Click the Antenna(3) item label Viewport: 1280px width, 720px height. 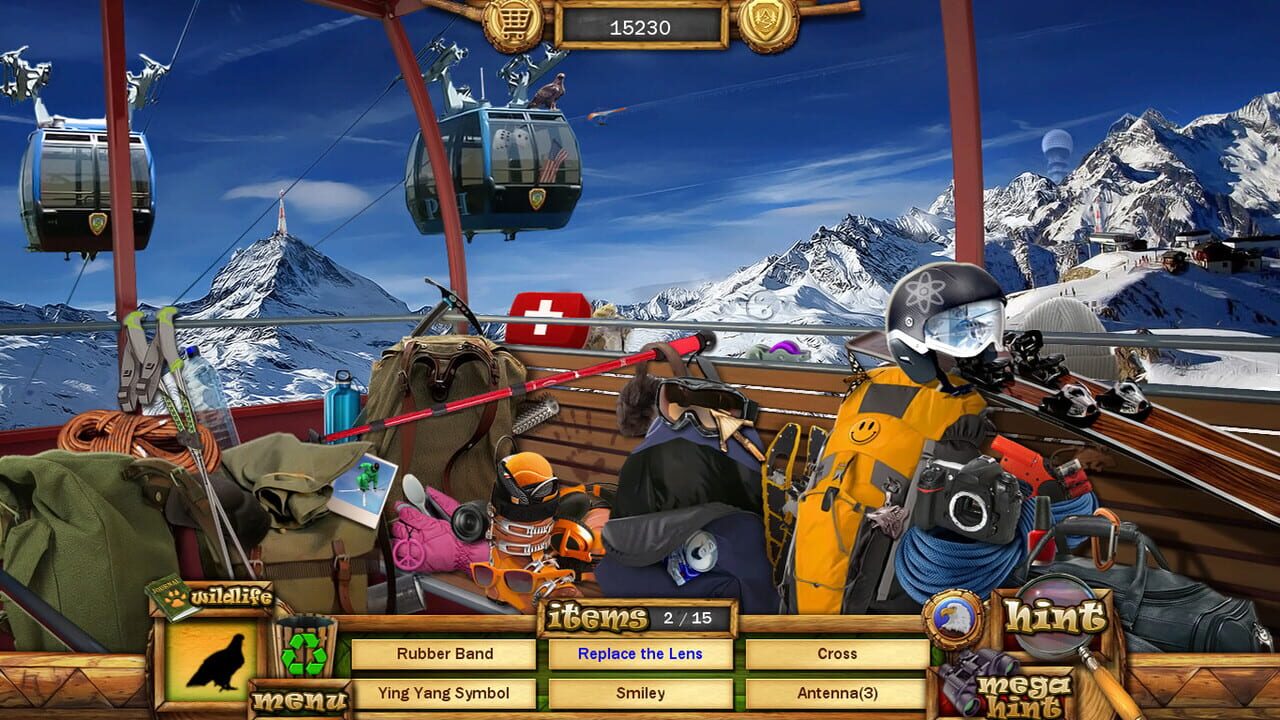[838, 692]
